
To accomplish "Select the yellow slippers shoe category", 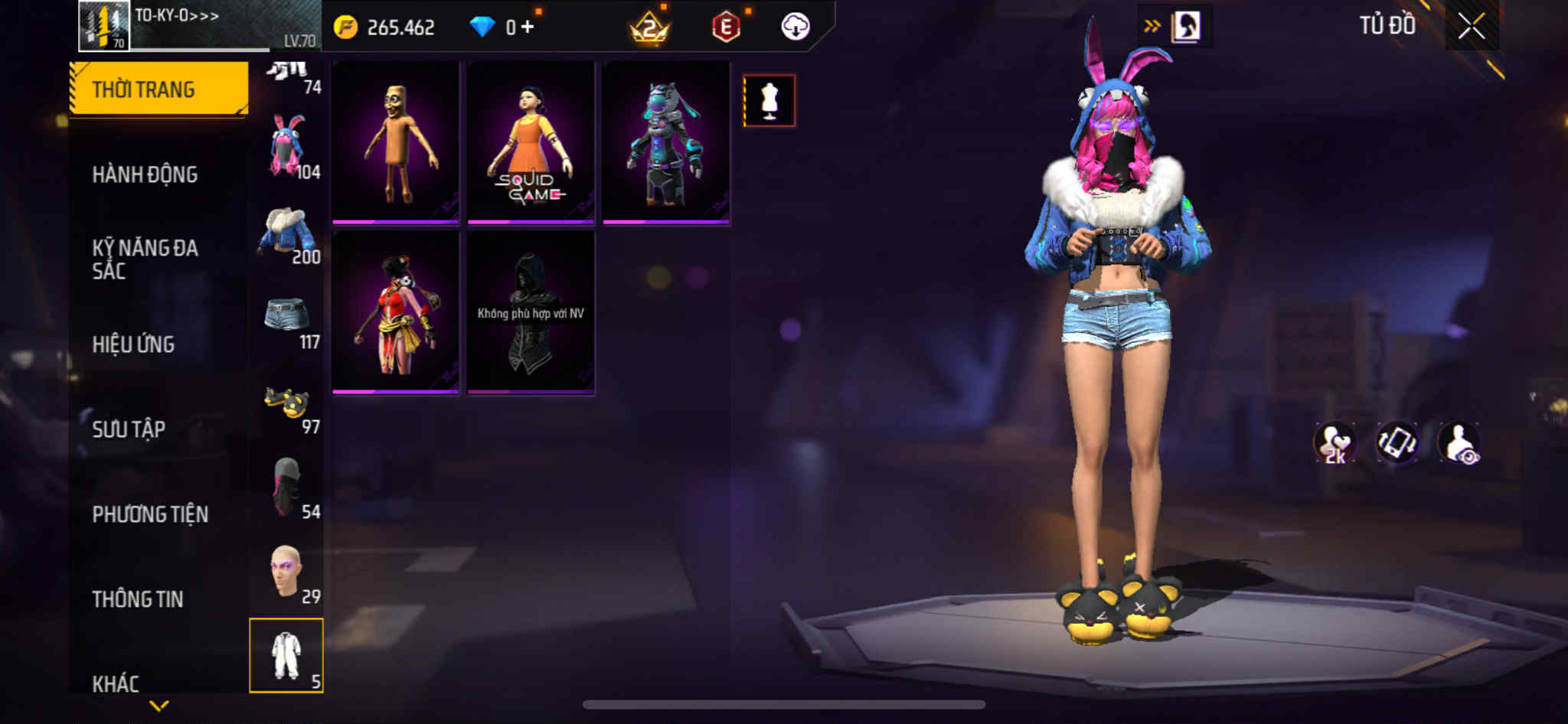I will (287, 403).
